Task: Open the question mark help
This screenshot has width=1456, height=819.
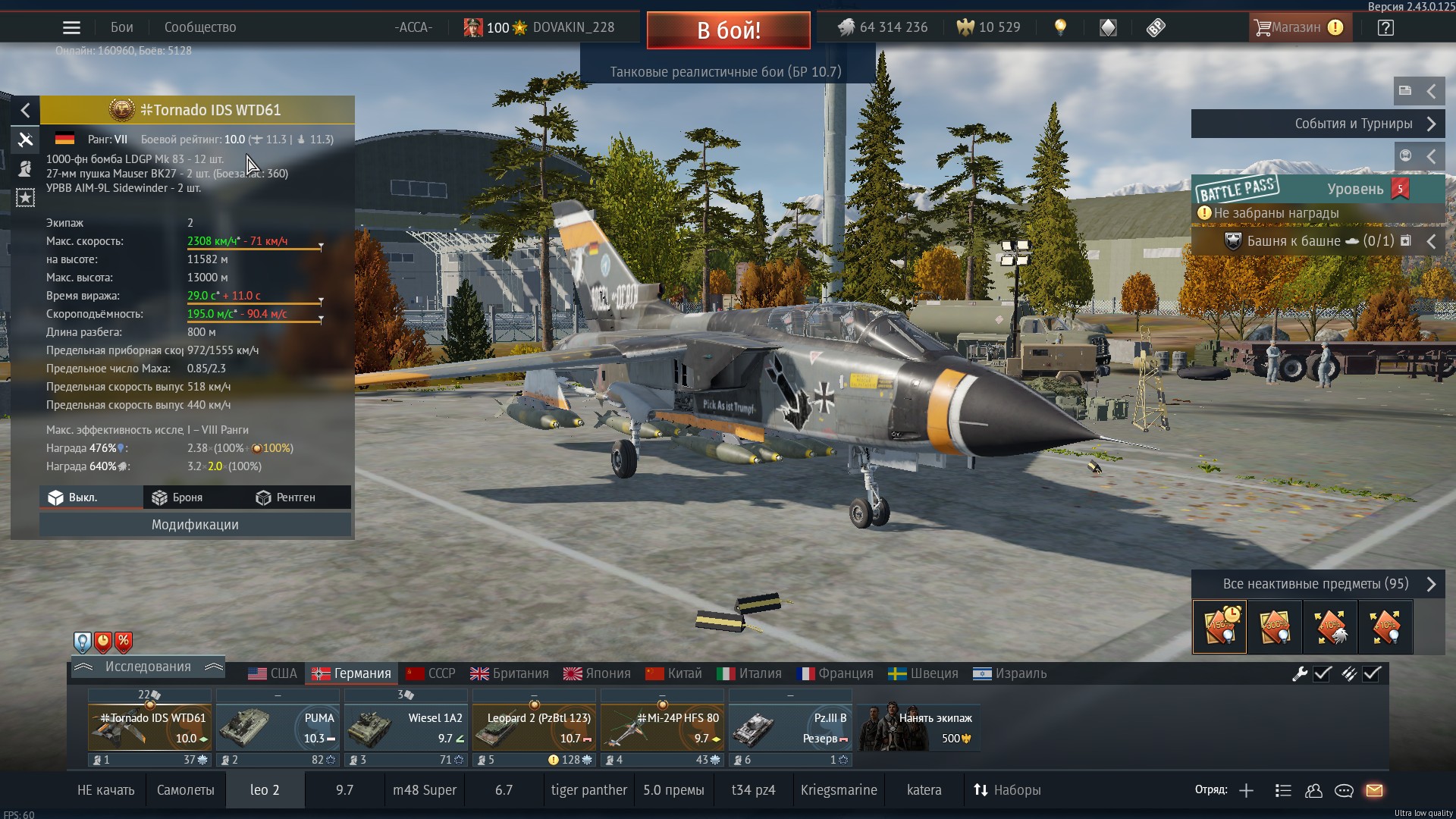Action: pyautogui.click(x=1385, y=28)
